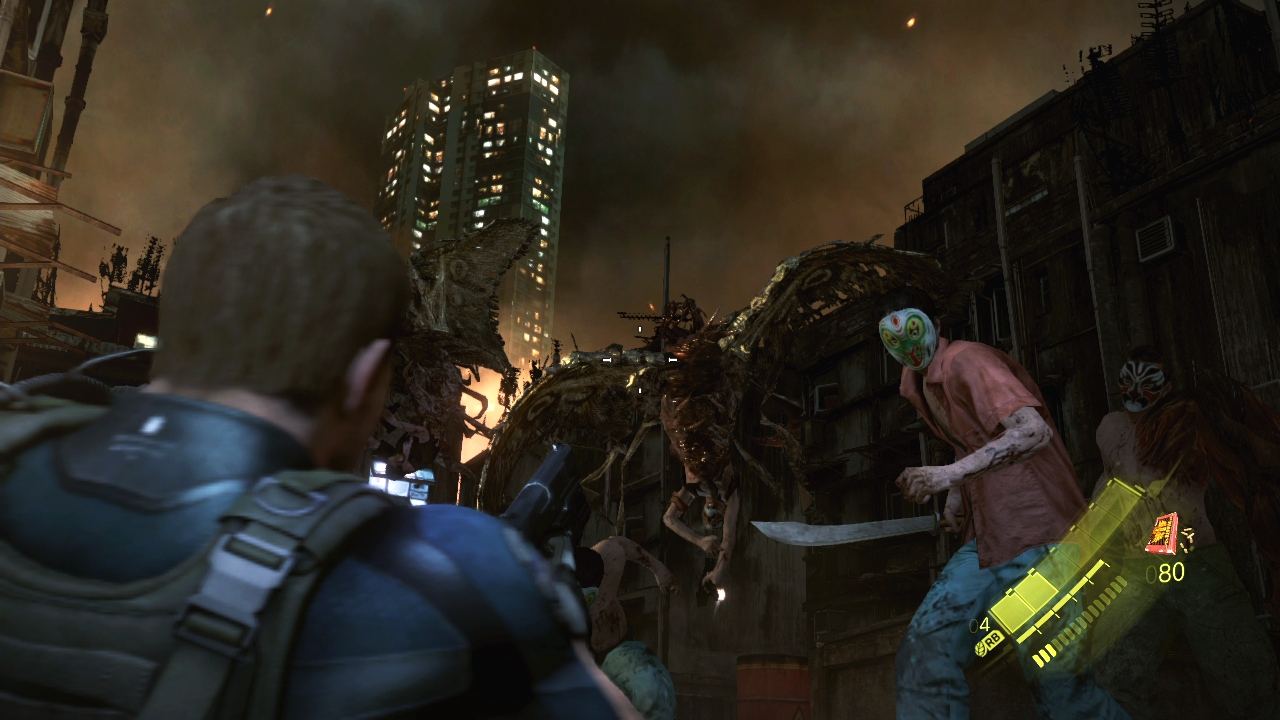Click the reserve ammo counter showing 80
Screen dimensions: 1280x720
click(x=1167, y=570)
